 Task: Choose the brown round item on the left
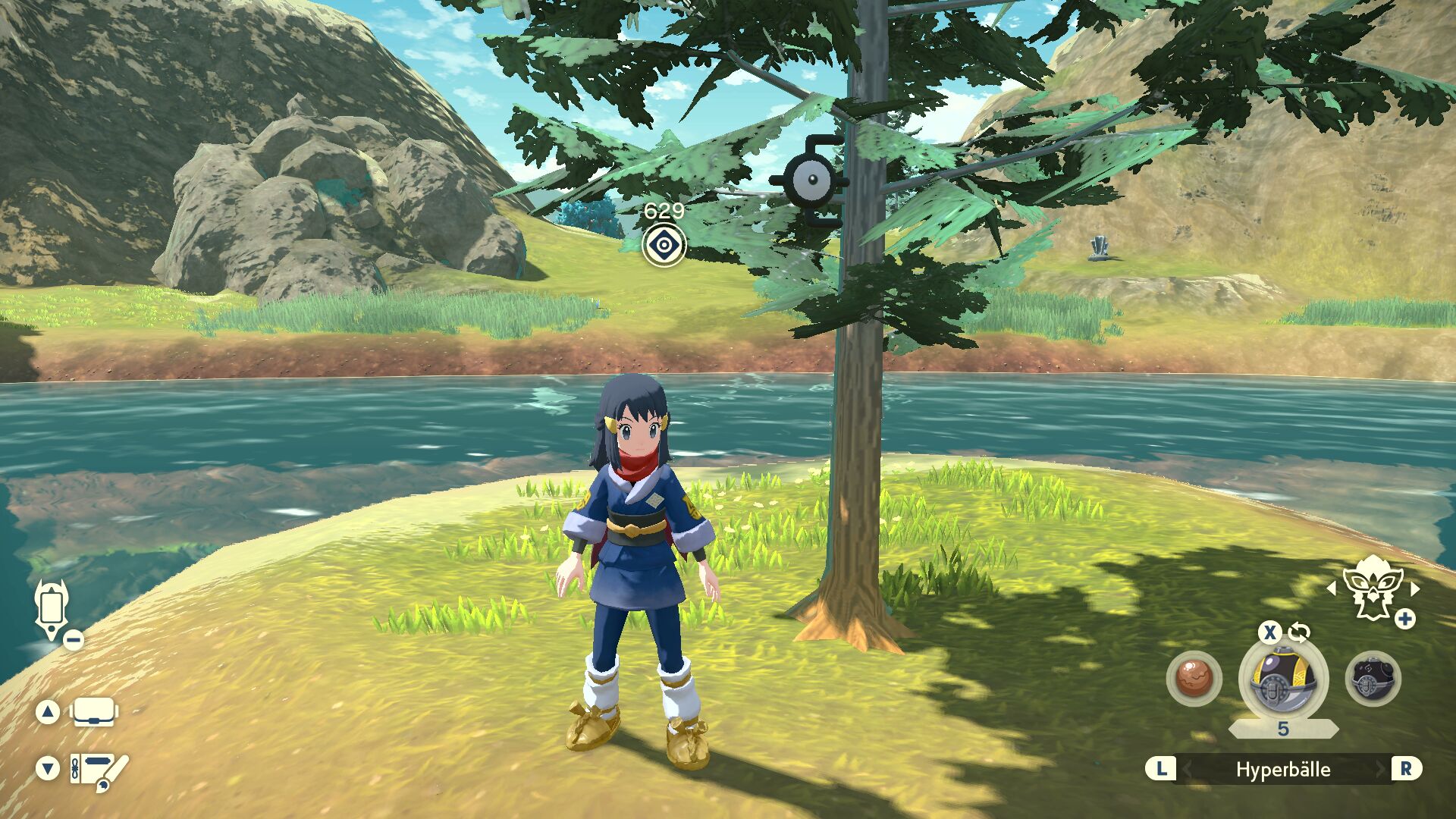(1194, 678)
